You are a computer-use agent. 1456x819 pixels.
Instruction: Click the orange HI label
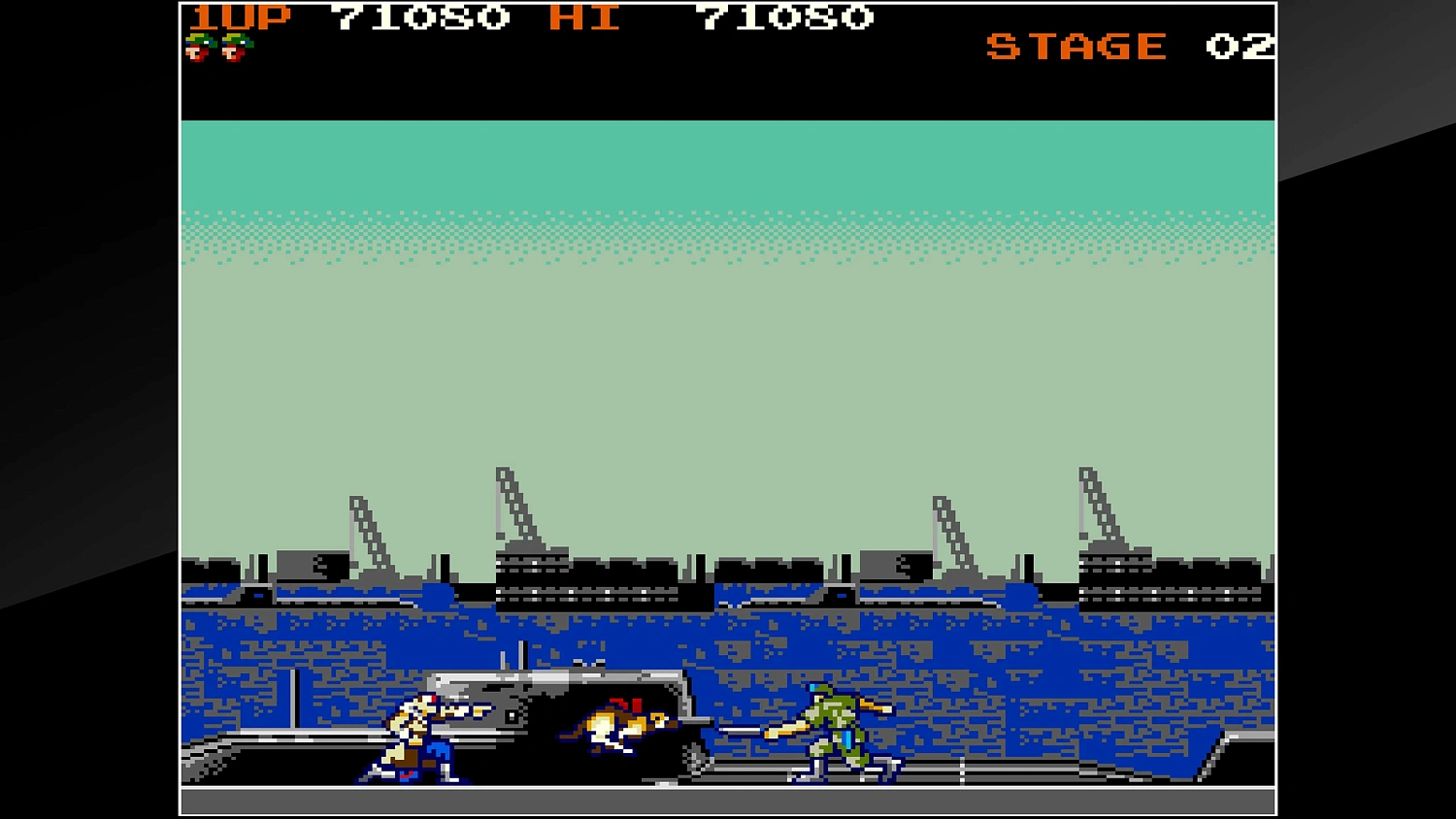[x=584, y=16]
